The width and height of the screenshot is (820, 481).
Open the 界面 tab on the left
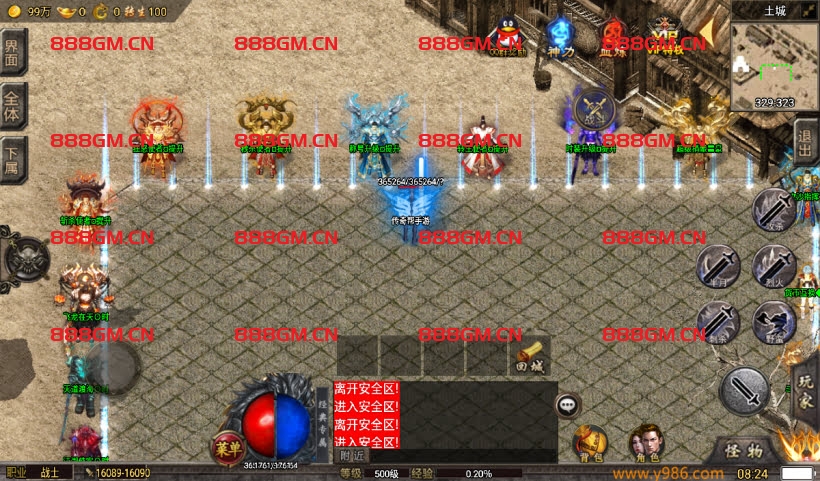pos(13,53)
